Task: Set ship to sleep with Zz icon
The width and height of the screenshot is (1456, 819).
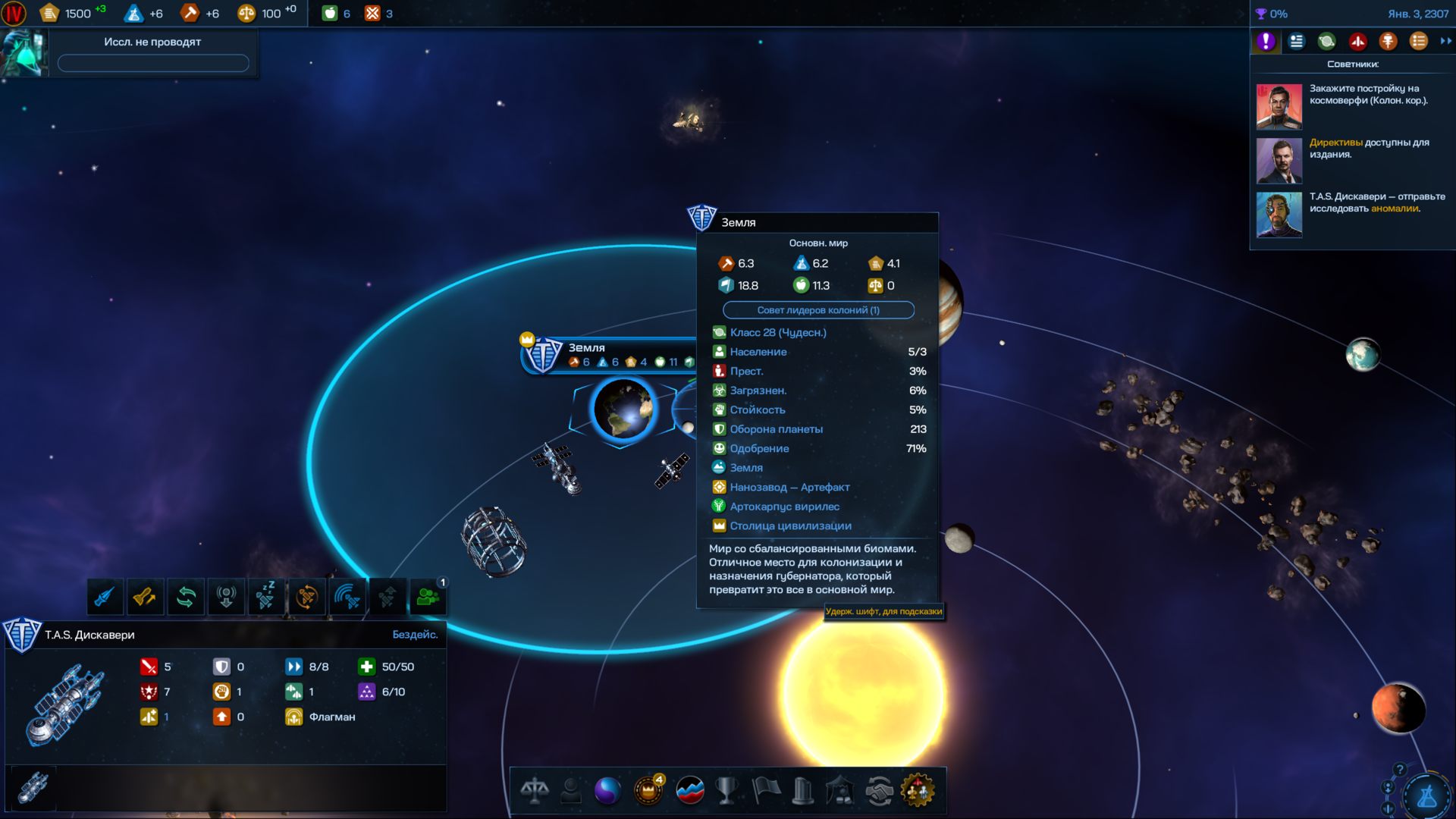Action: (265, 598)
